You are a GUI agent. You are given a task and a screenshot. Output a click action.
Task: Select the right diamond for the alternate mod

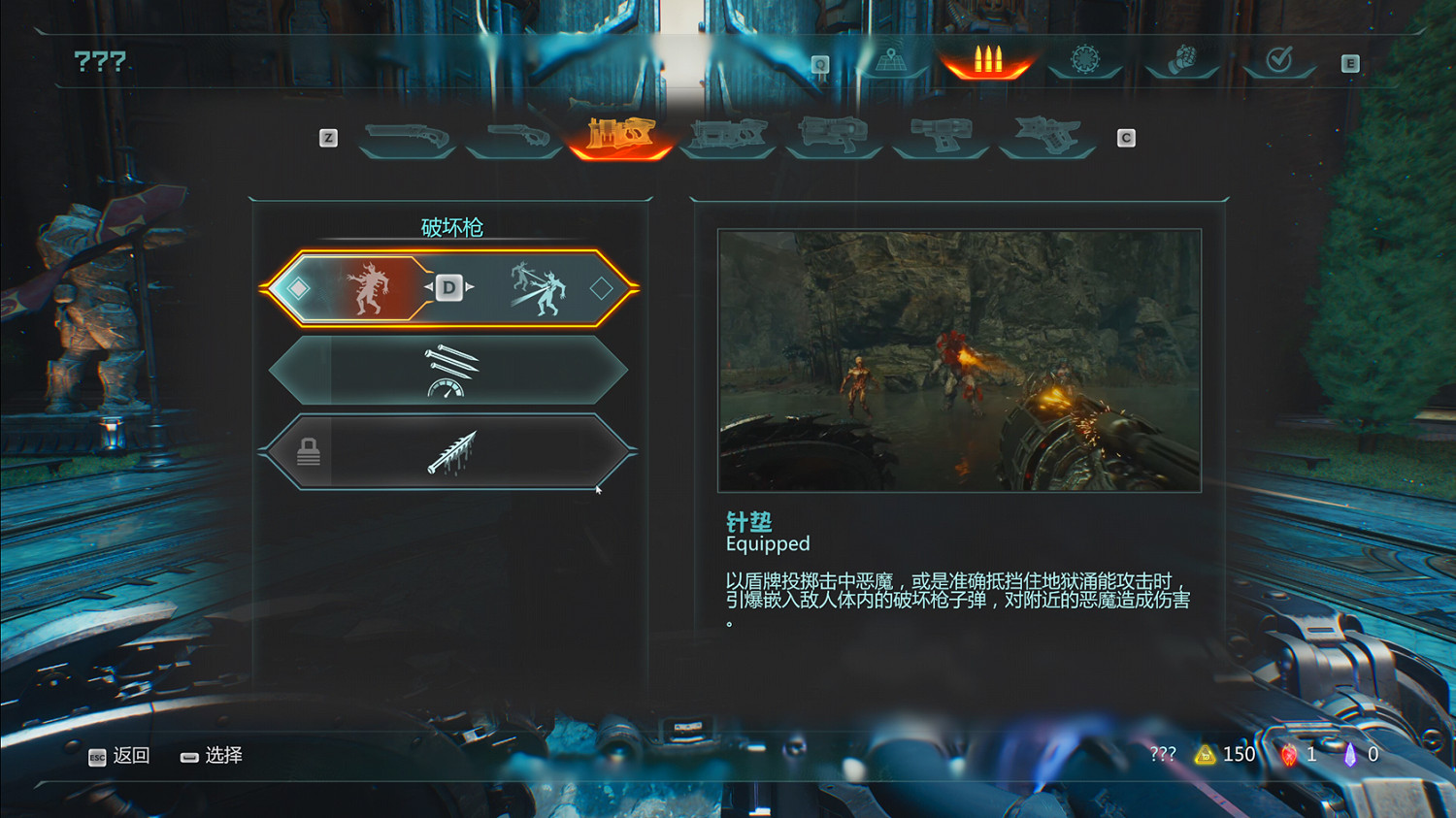pos(603,287)
